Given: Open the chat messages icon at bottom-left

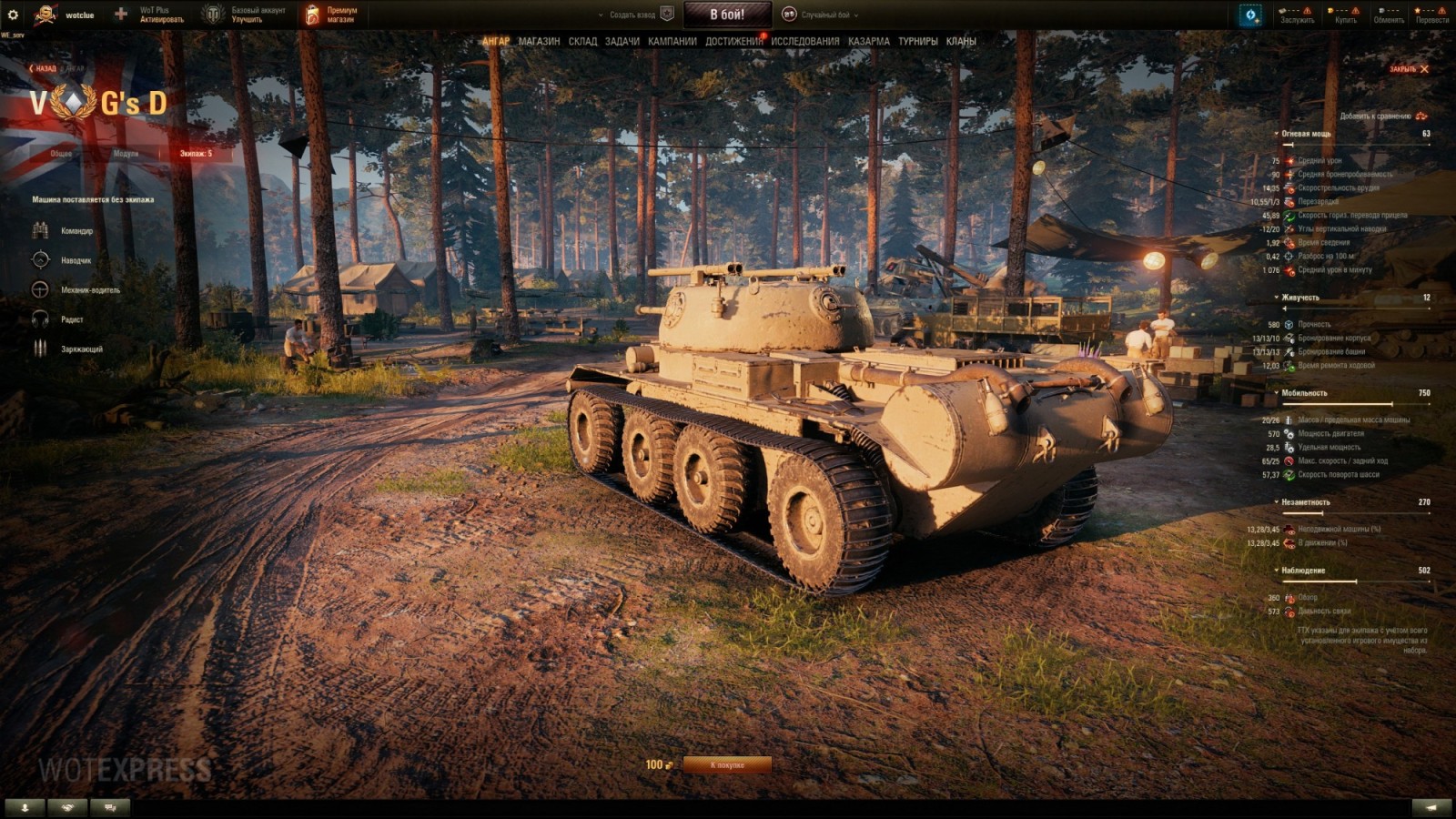Looking at the screenshot, I should pyautogui.click(x=108, y=806).
